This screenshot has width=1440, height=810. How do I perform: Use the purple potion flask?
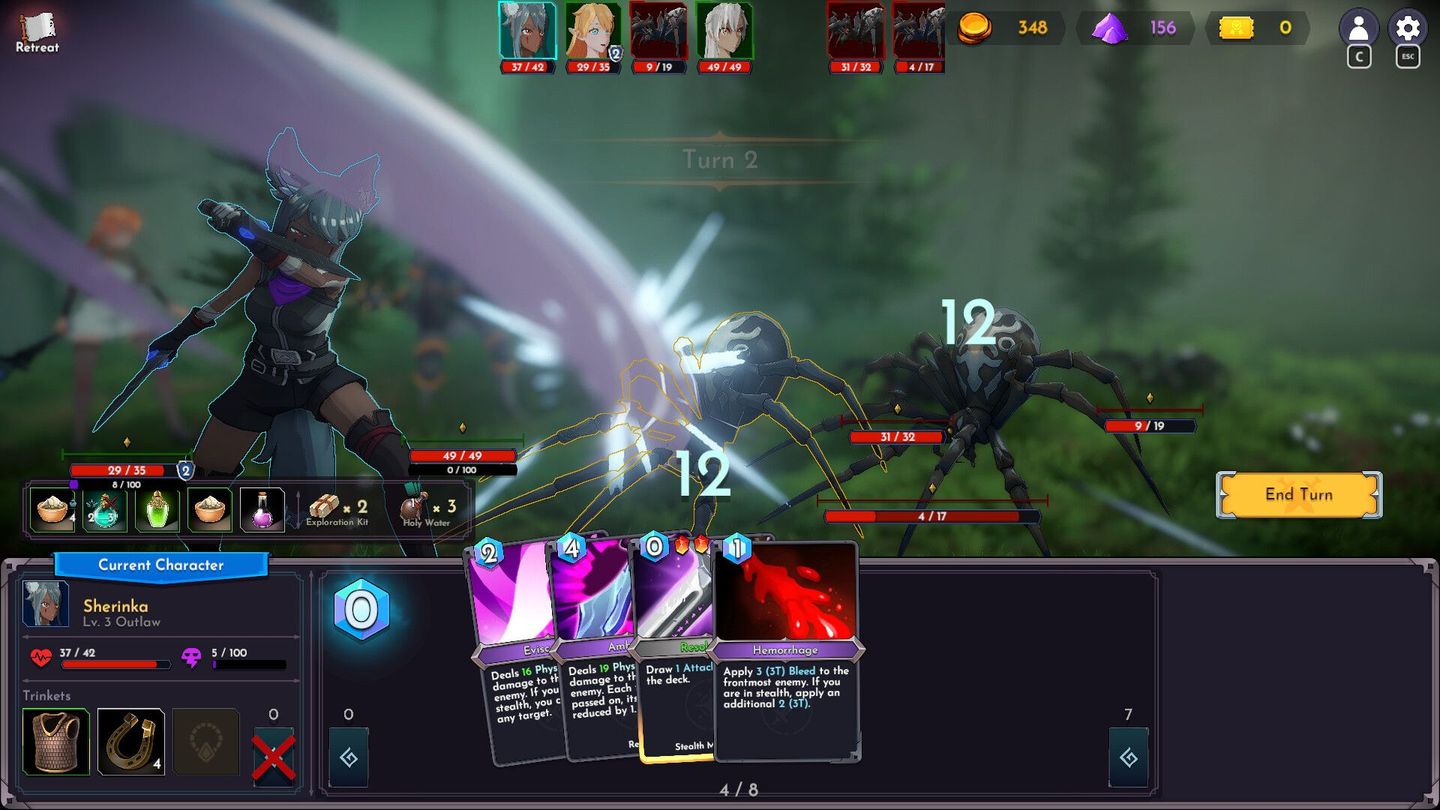tap(262, 510)
